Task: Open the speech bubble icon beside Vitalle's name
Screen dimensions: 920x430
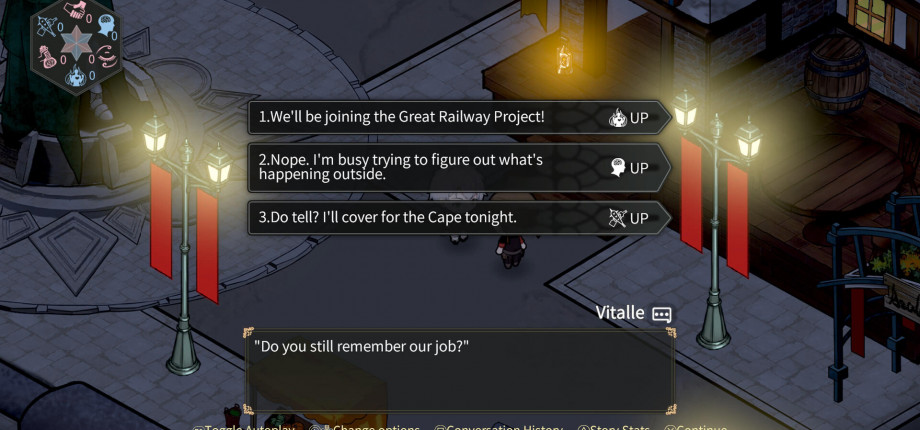Action: click(x=662, y=314)
